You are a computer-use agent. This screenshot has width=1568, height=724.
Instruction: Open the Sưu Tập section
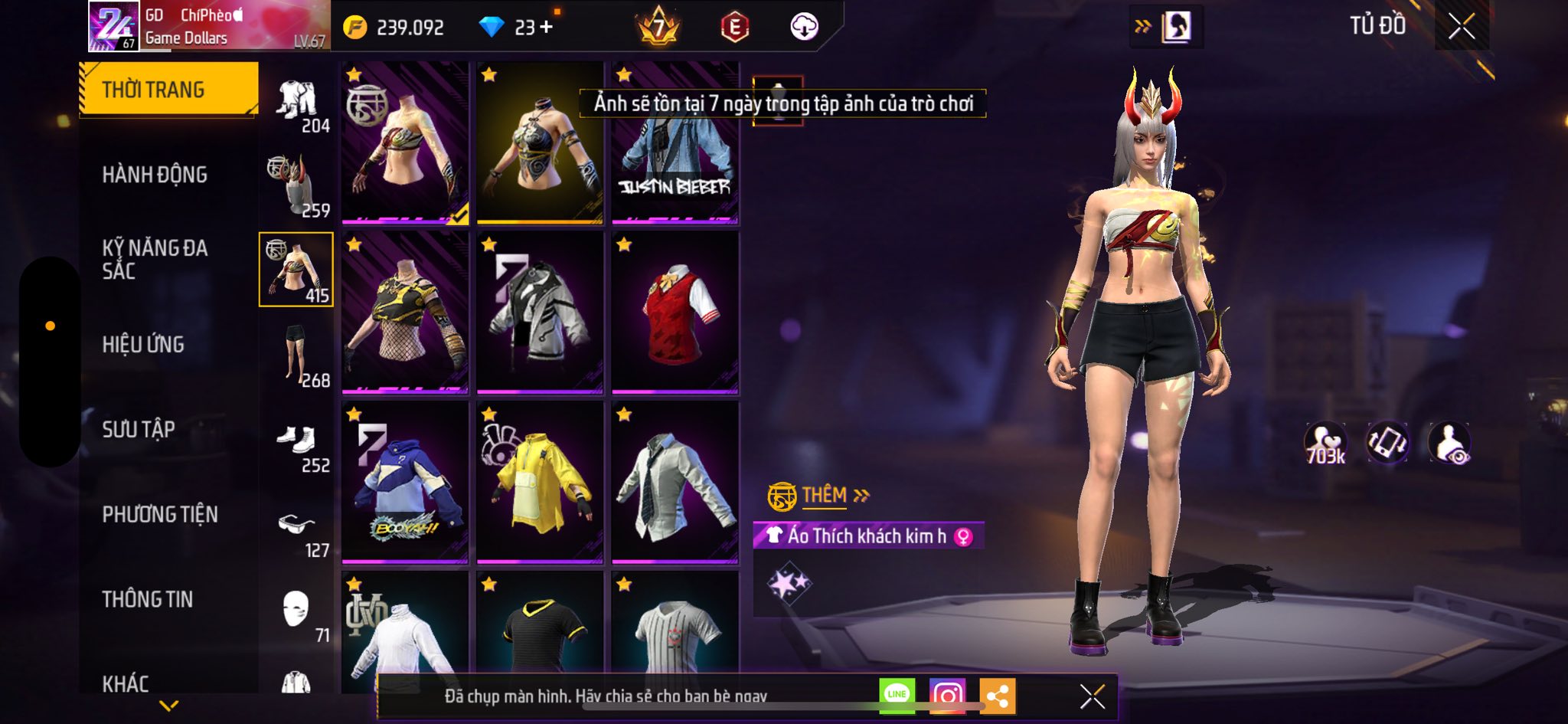point(139,430)
